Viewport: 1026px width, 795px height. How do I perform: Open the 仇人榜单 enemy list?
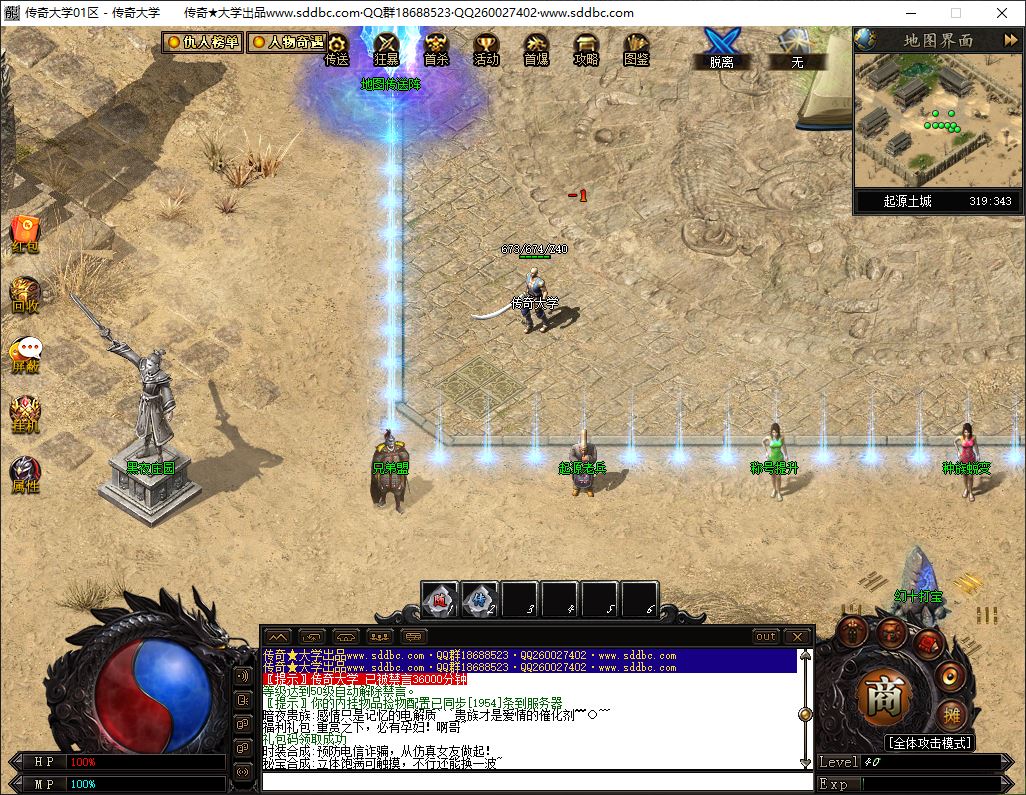203,43
